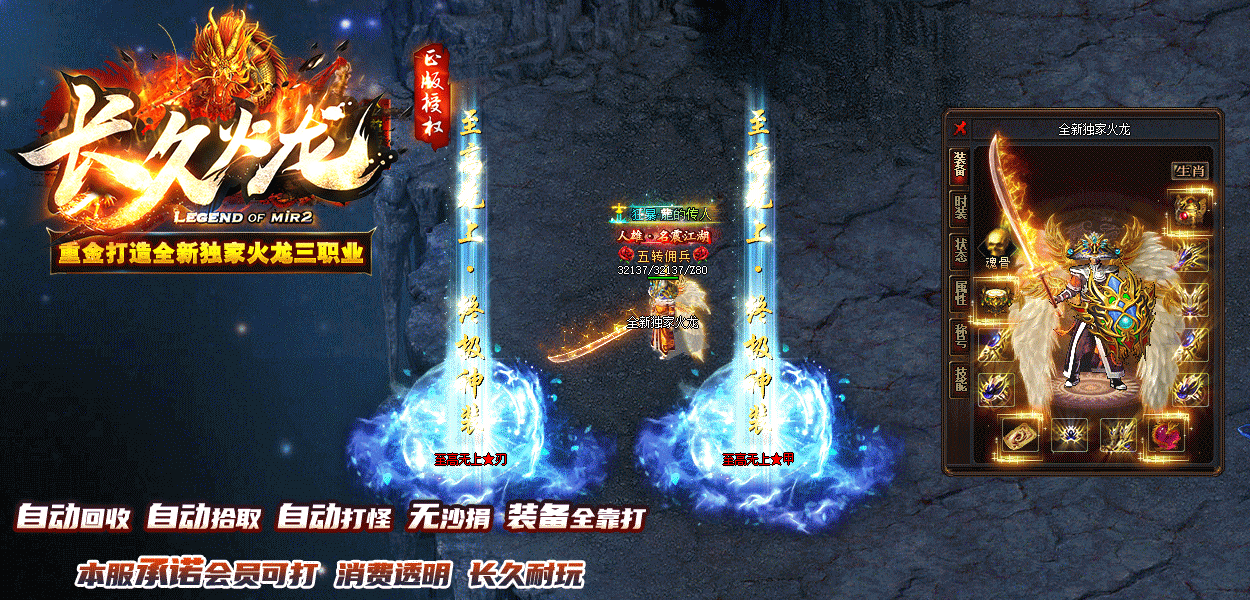Switch to the 装备 equipment tab
This screenshot has width=1250, height=600.
[x=960, y=166]
